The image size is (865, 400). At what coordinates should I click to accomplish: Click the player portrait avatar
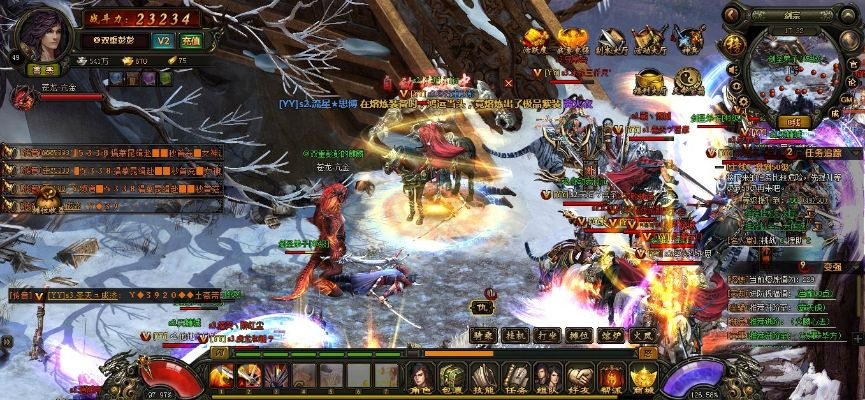pyautogui.click(x=40, y=34)
